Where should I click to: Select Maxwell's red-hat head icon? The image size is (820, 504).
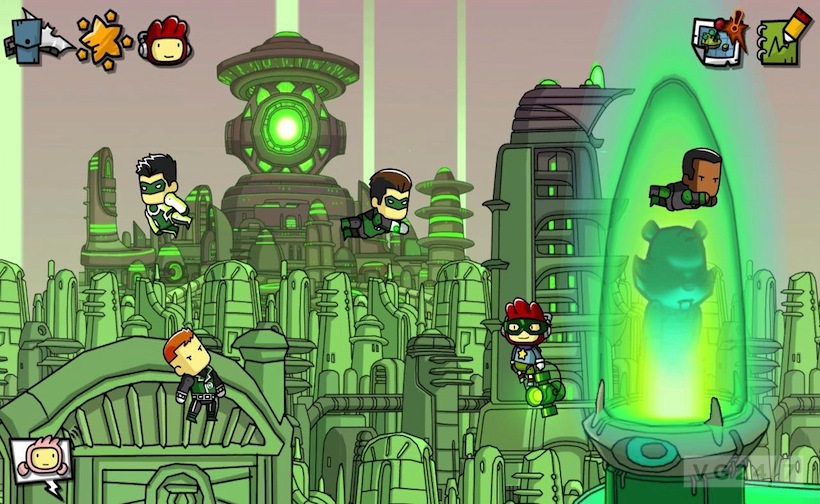(165, 40)
